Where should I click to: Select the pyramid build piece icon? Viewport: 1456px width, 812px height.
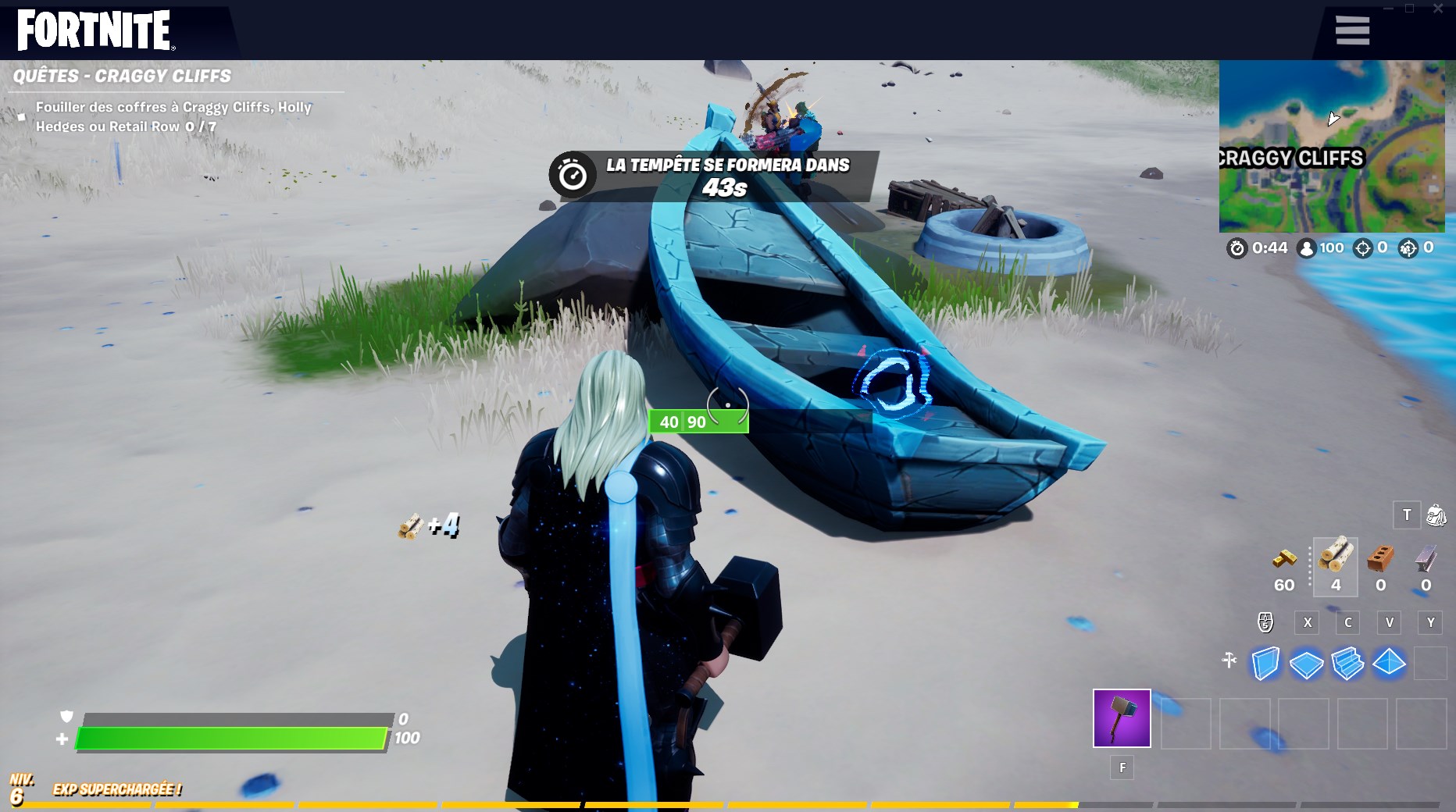point(1390,661)
